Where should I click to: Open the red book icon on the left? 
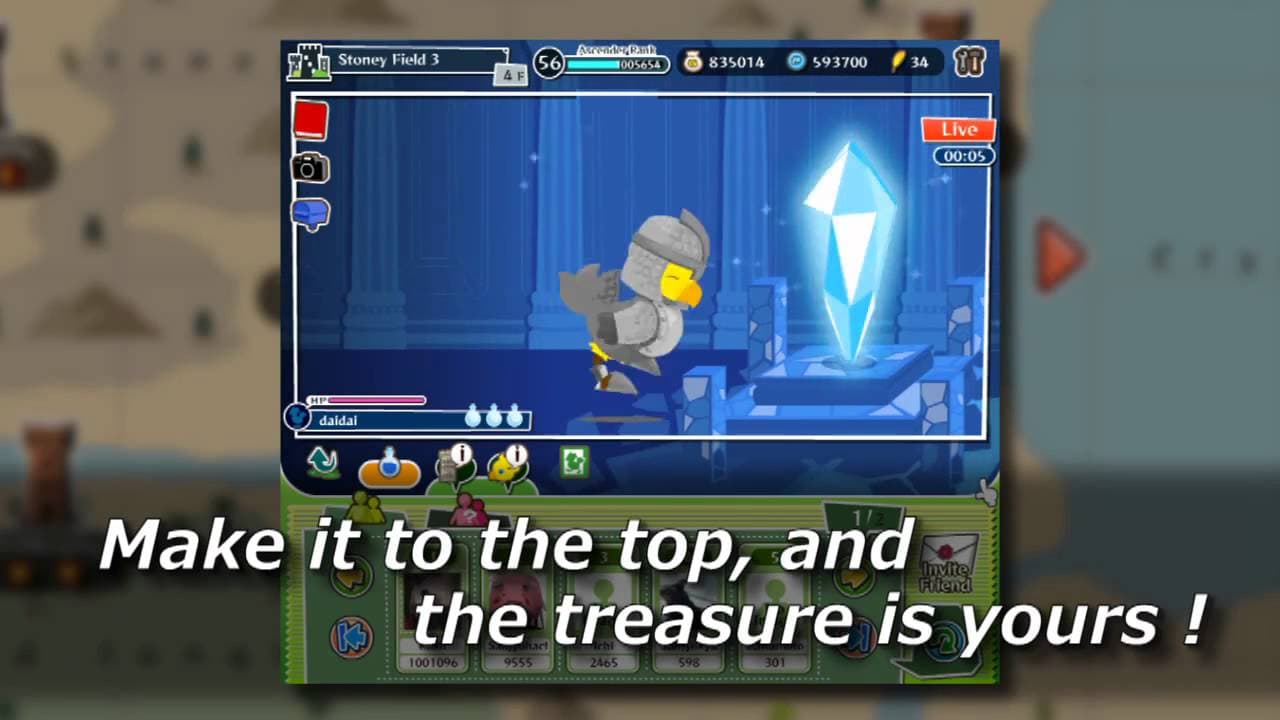[310, 120]
